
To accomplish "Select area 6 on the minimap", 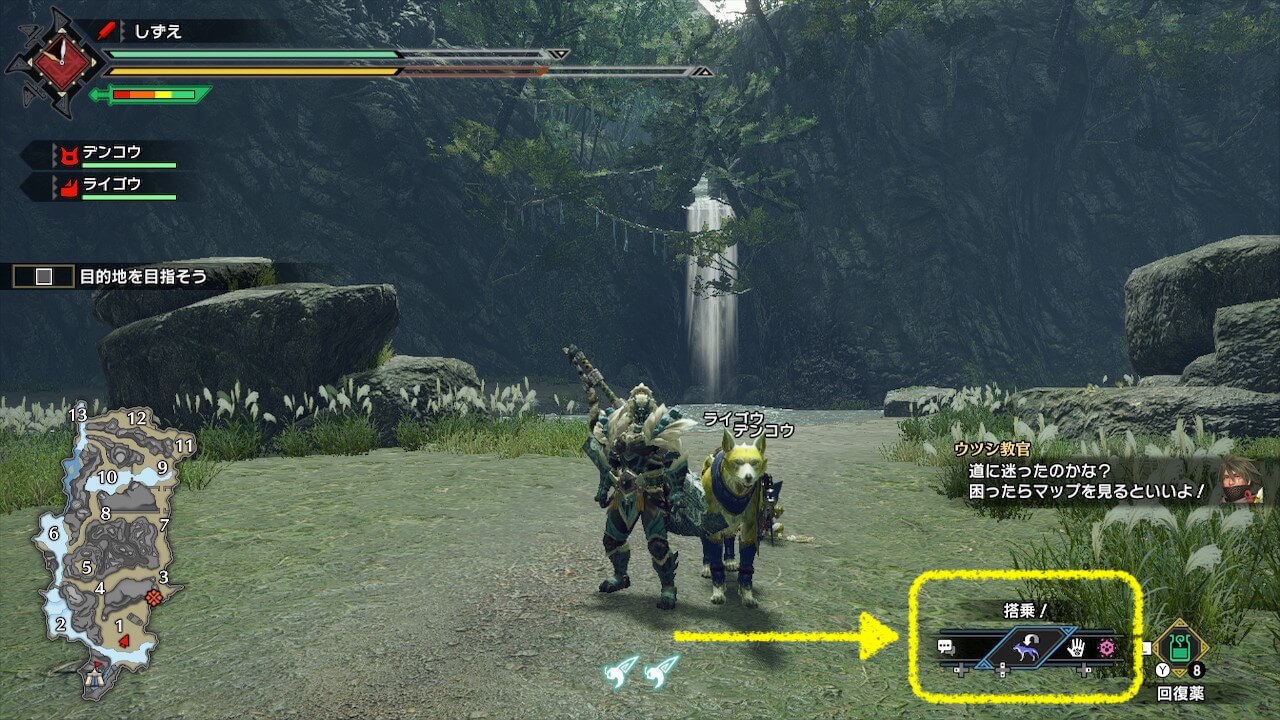I will click(x=53, y=534).
